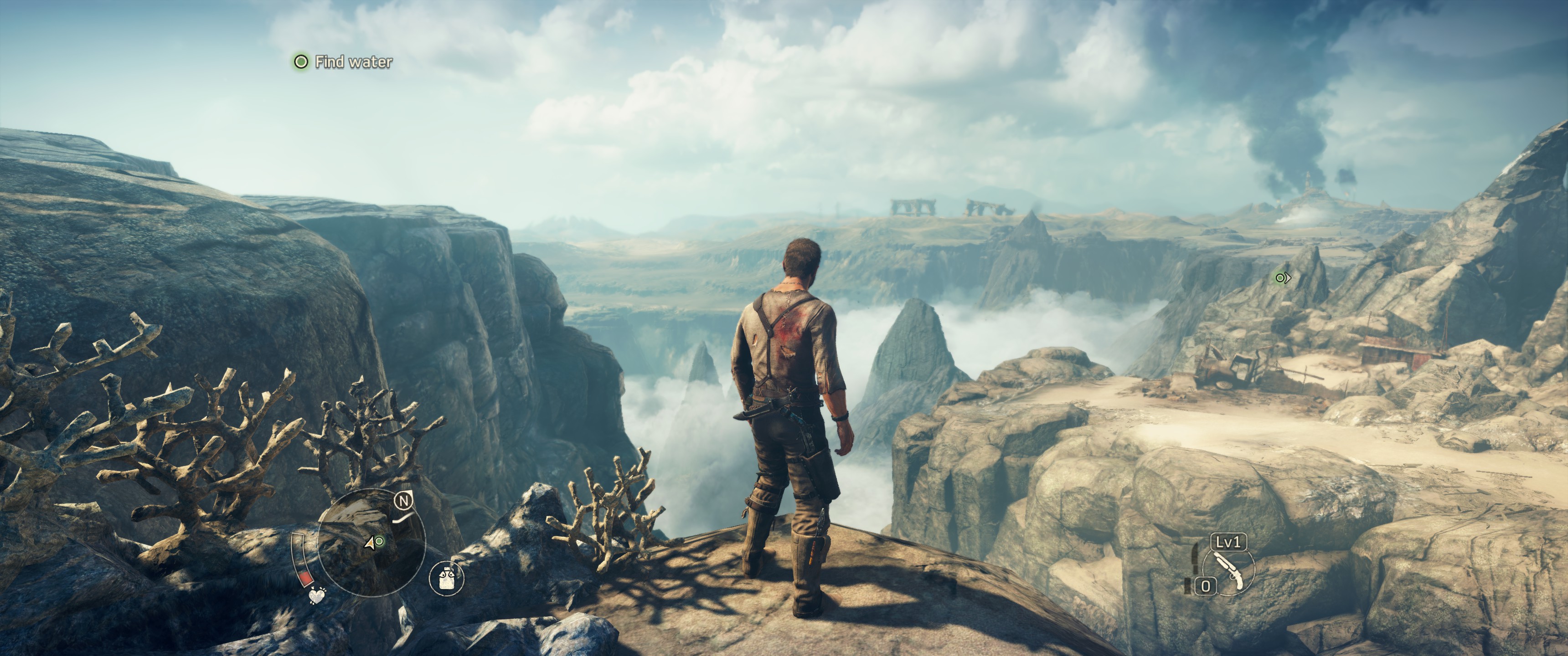Click the north compass marker on the minimap

click(403, 501)
